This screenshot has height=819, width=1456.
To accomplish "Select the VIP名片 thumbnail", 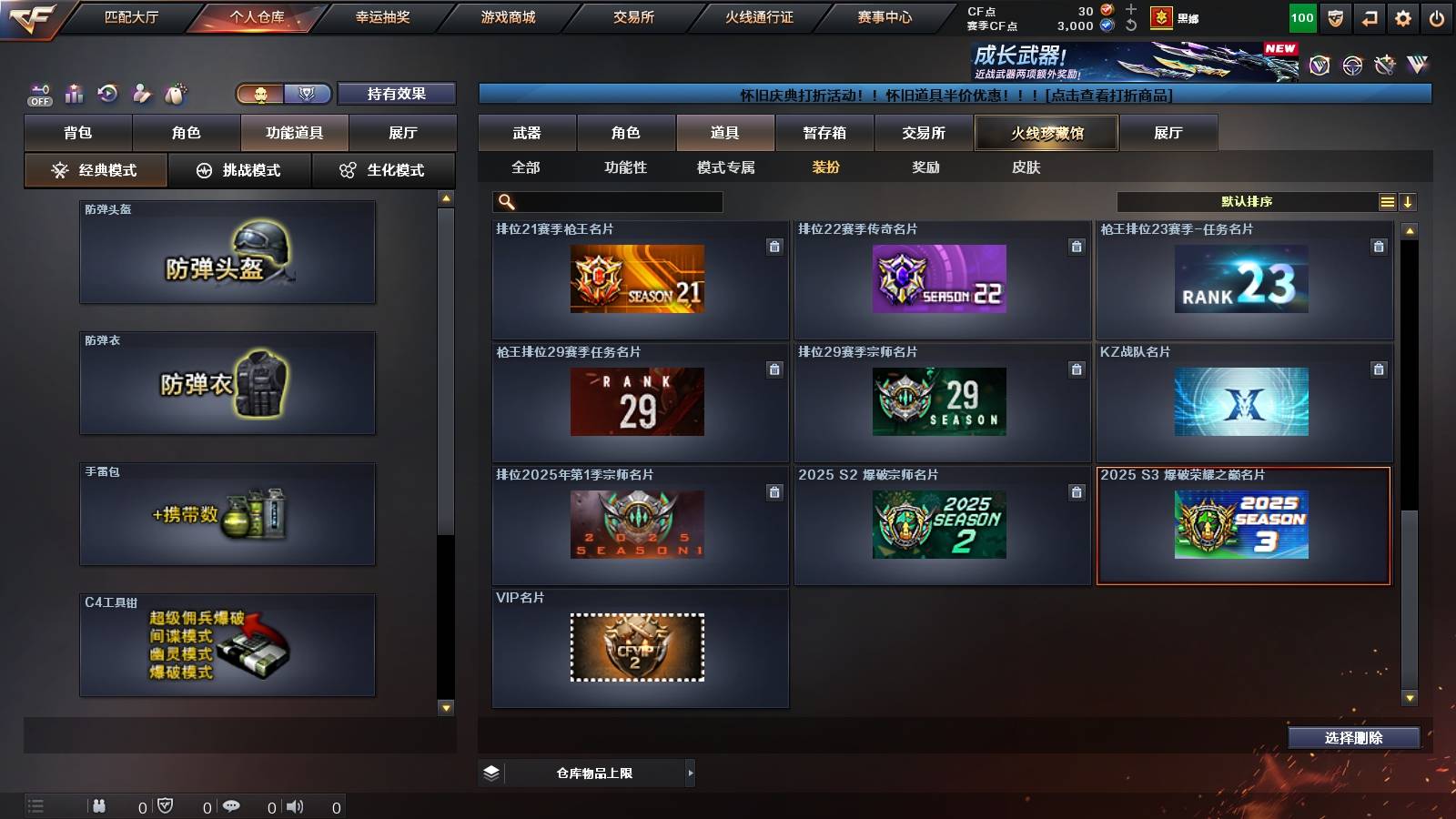I will pos(637,648).
